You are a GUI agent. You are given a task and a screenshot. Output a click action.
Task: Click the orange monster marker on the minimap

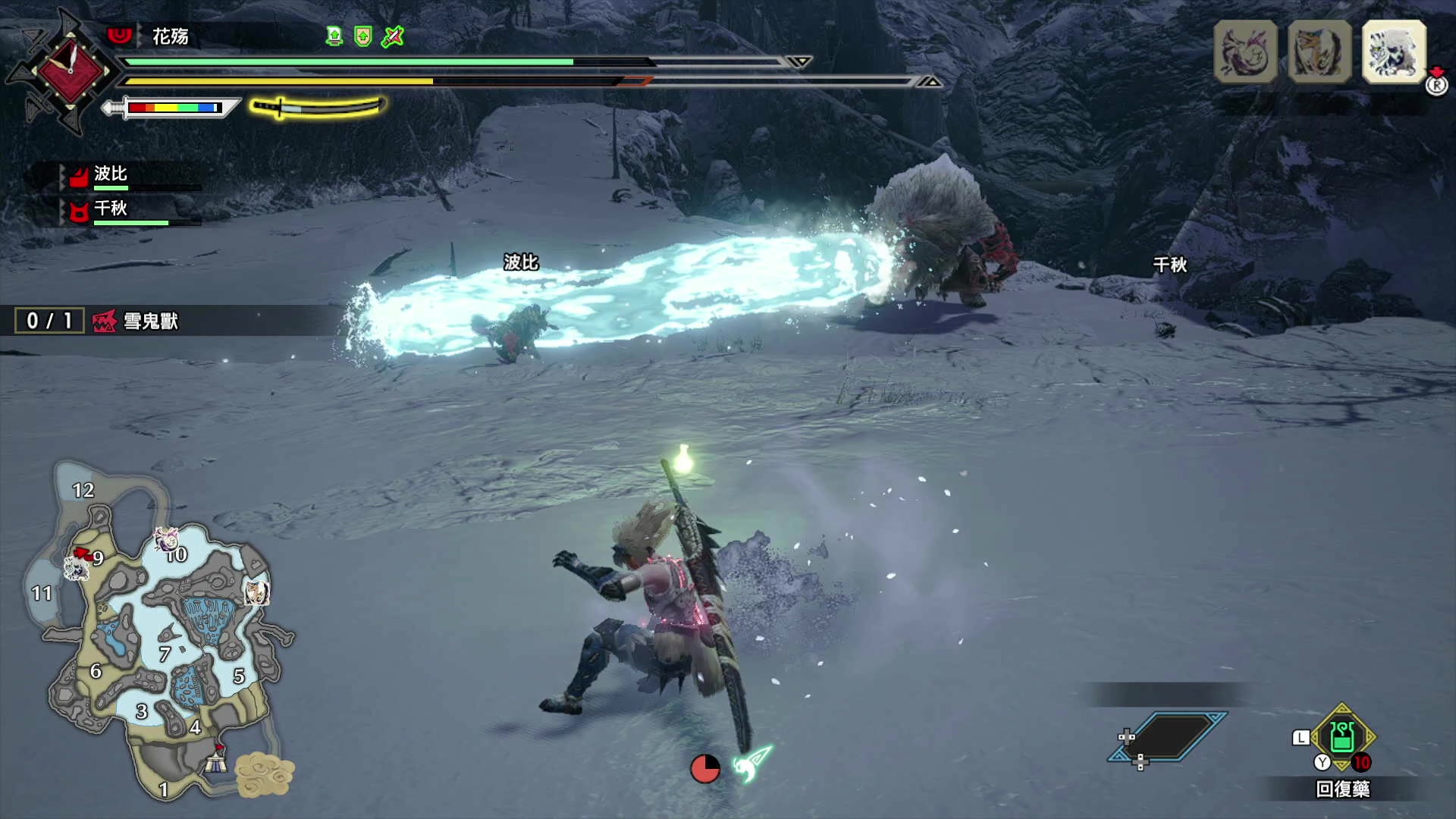(256, 592)
